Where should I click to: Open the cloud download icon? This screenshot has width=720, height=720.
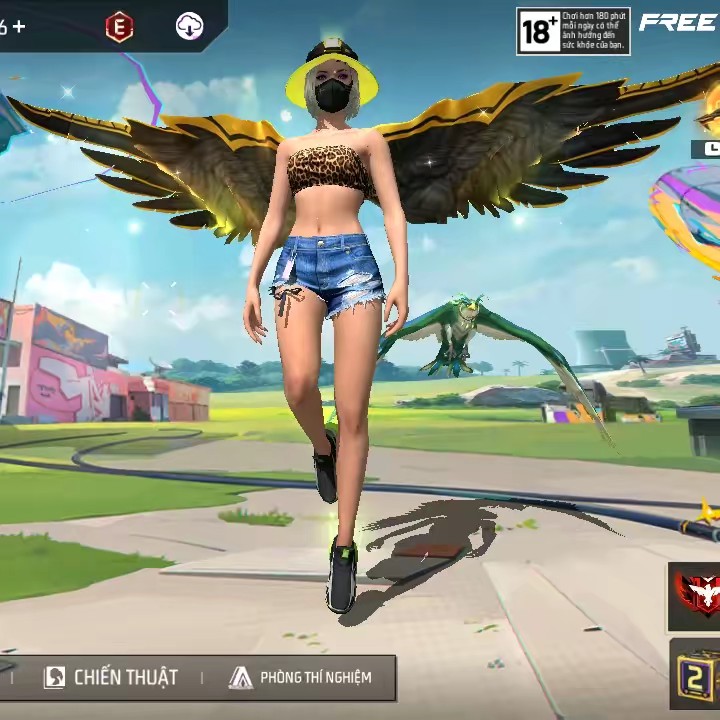point(189,27)
